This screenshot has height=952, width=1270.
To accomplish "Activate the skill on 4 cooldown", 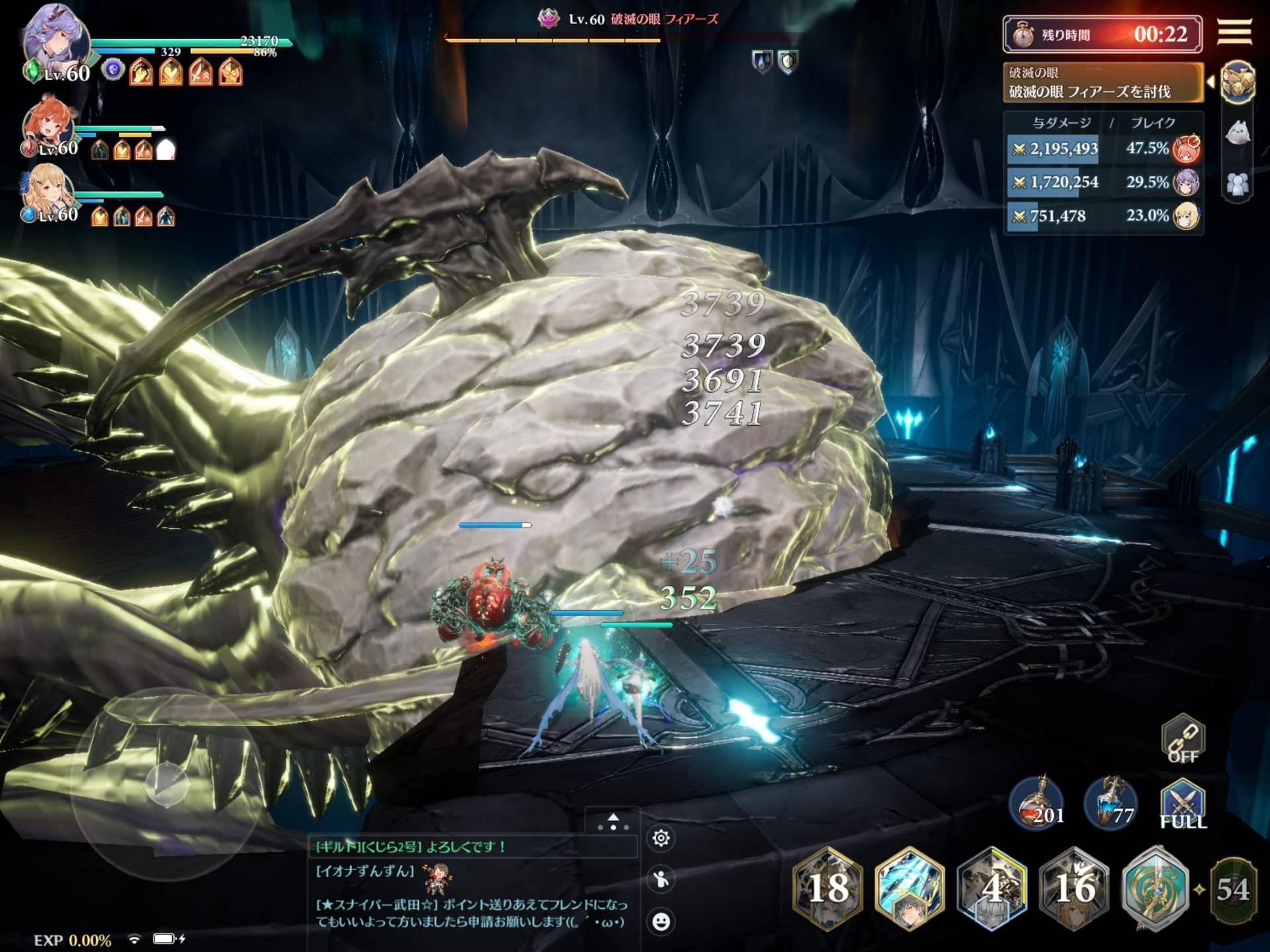I will (x=992, y=889).
